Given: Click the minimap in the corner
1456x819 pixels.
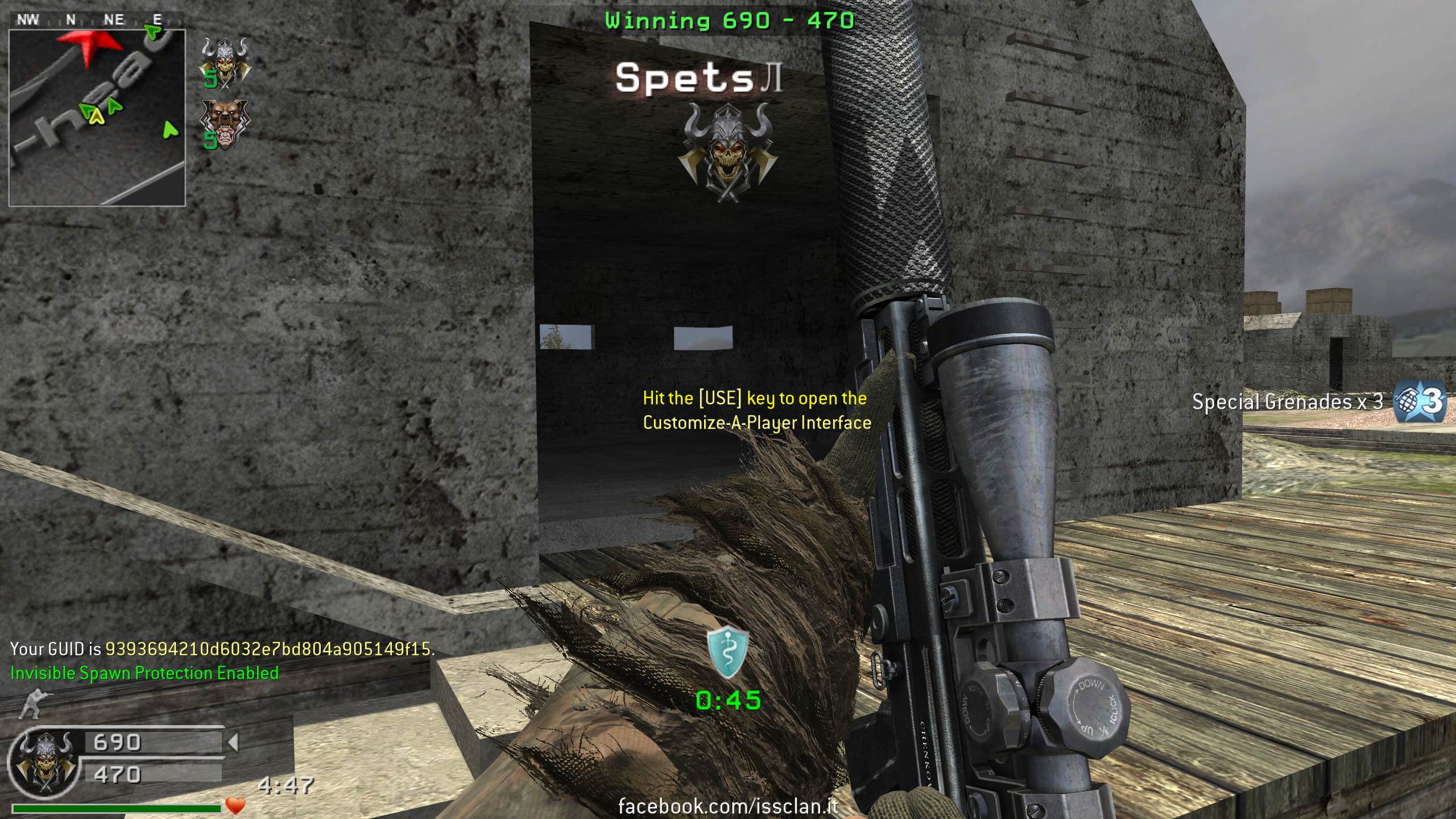Looking at the screenshot, I should (97, 117).
